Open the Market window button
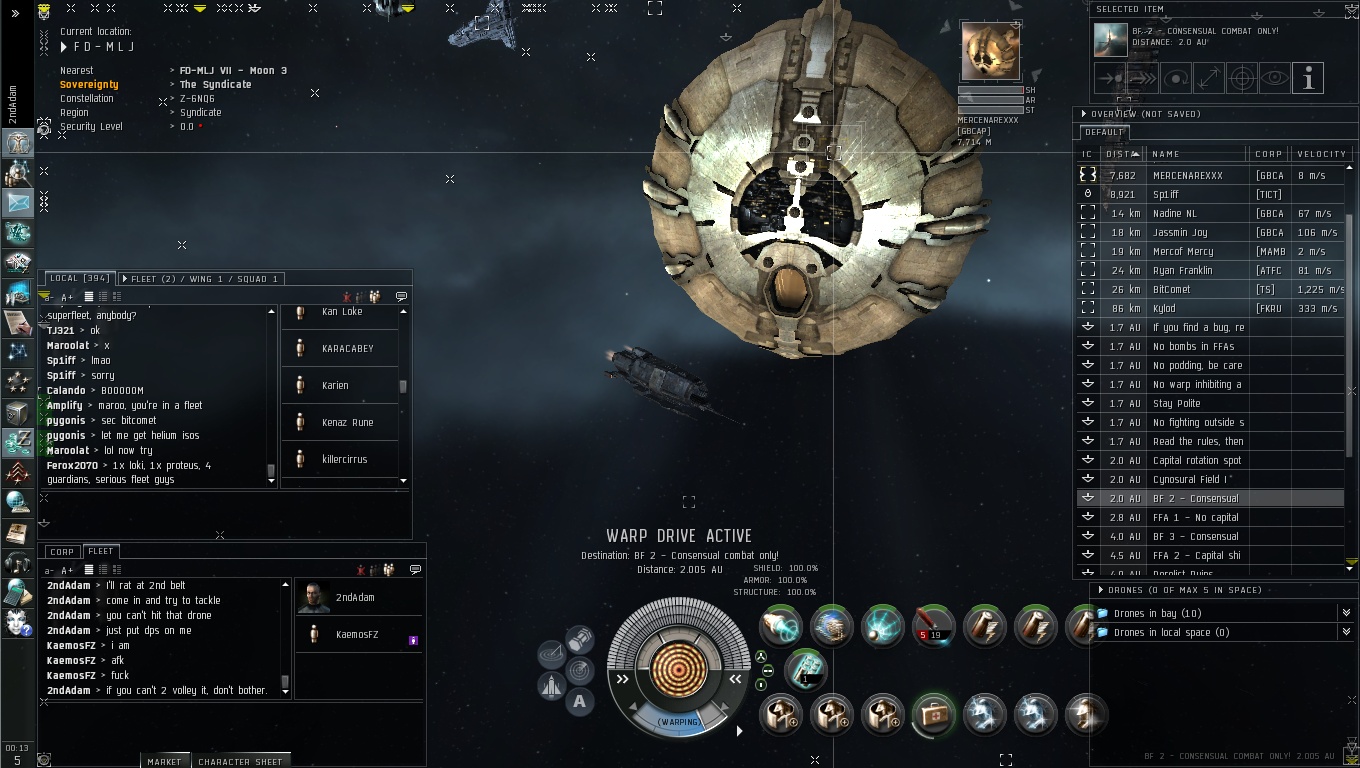Viewport: 1360px width, 768px height. point(164,761)
